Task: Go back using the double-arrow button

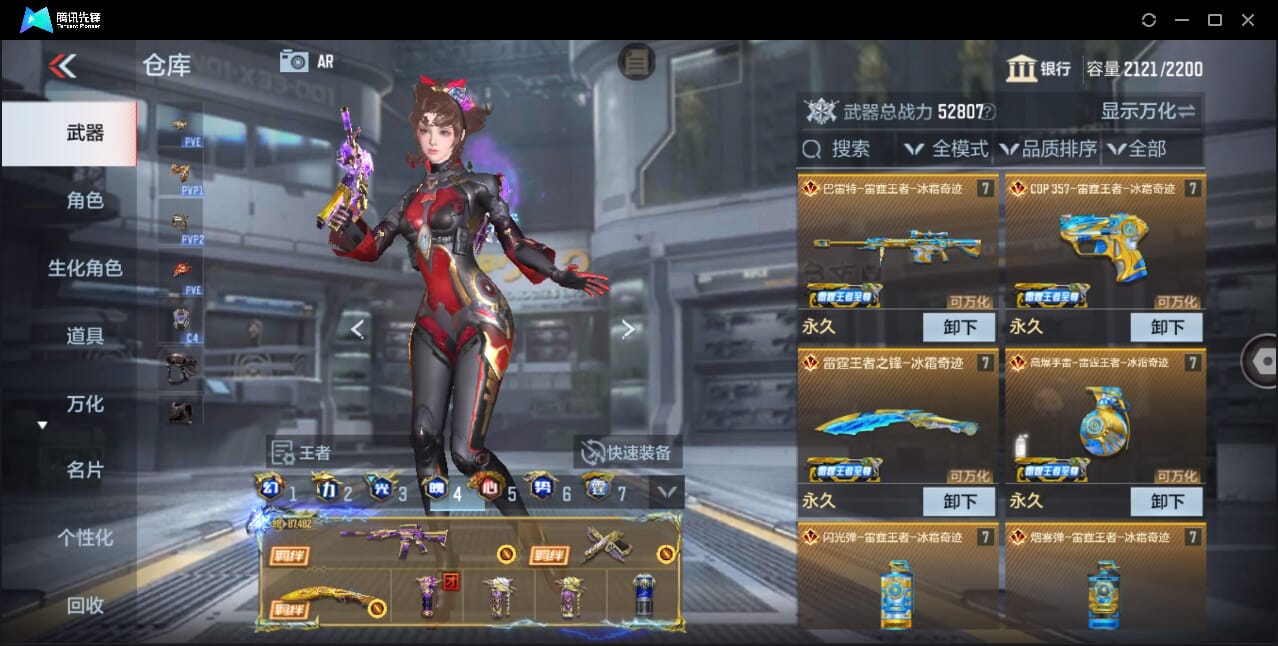Action: click(x=62, y=66)
